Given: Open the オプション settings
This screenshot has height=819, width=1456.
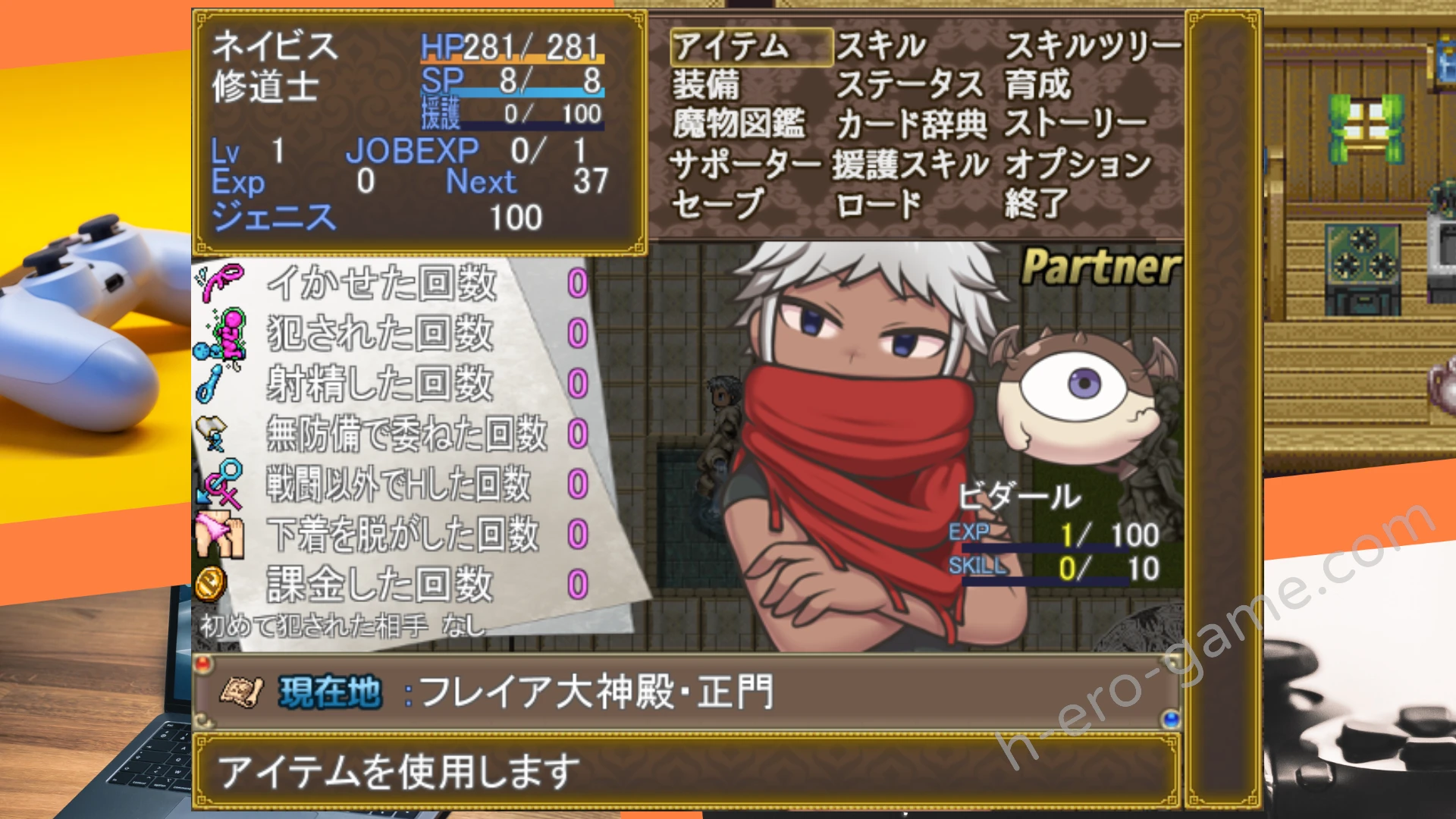Looking at the screenshot, I should point(1078,164).
